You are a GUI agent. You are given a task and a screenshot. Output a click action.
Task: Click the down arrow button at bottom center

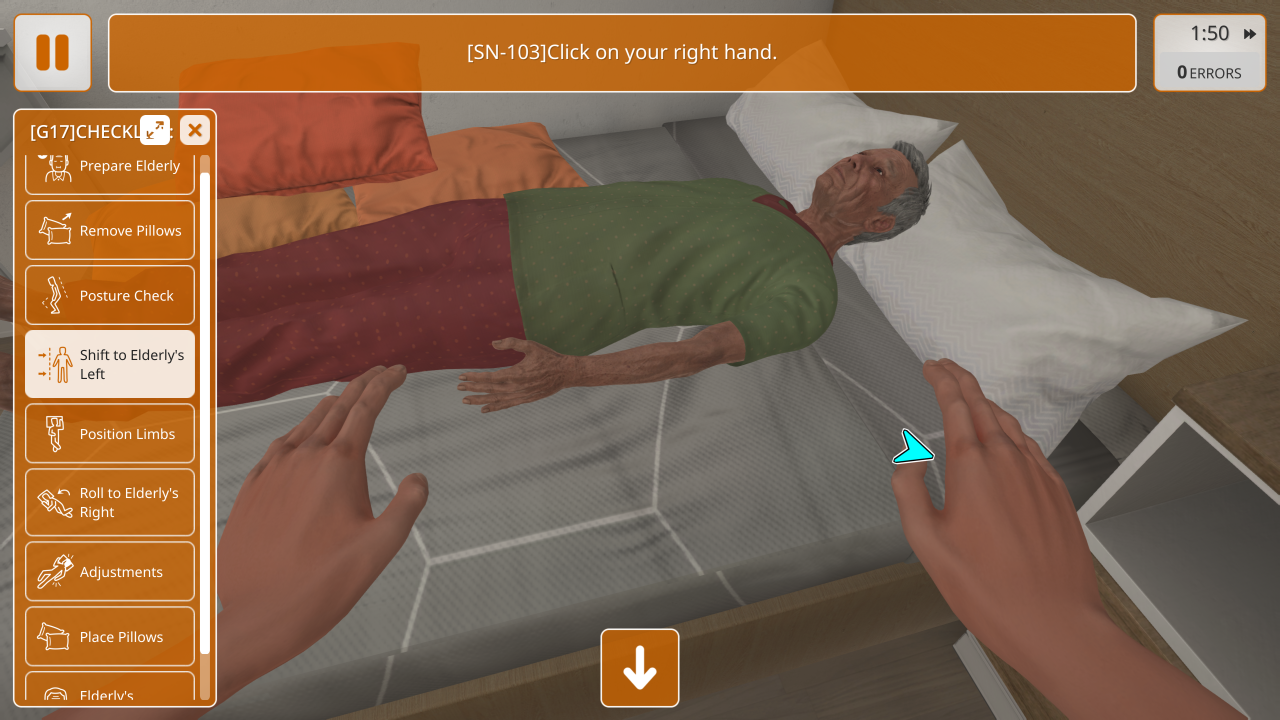(x=640, y=668)
